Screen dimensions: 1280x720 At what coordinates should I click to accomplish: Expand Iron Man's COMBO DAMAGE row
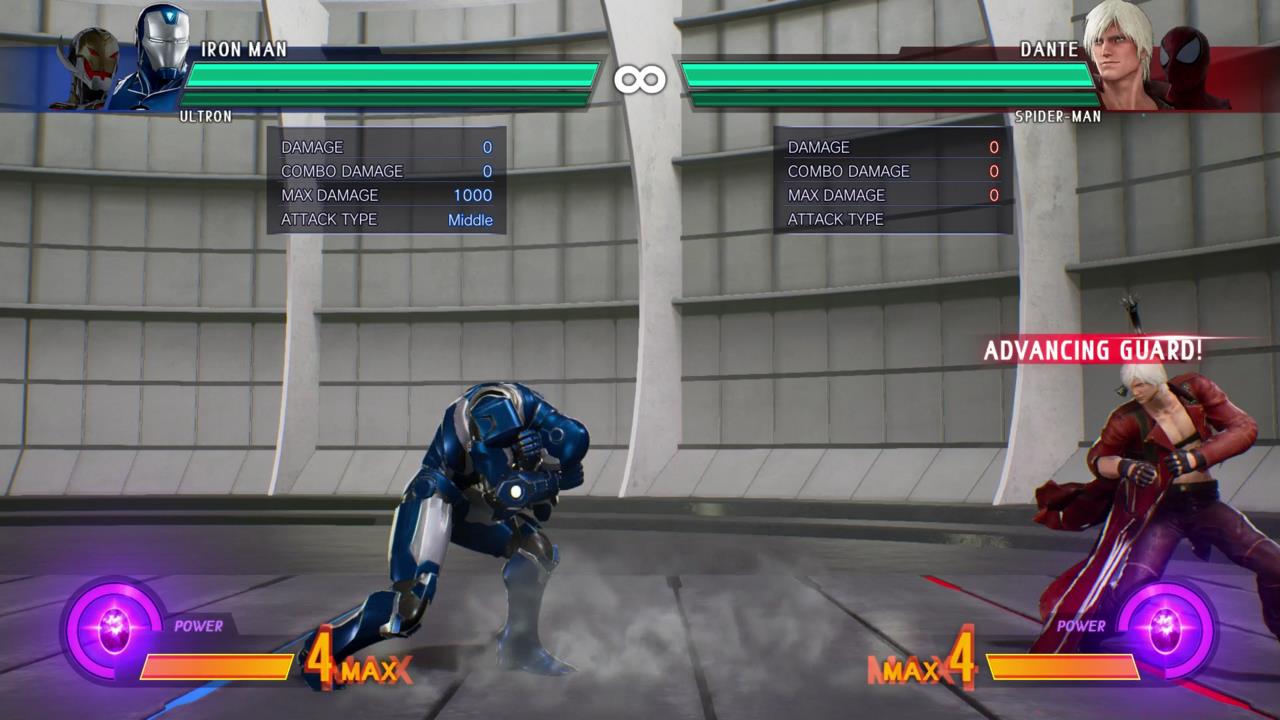[x=340, y=171]
